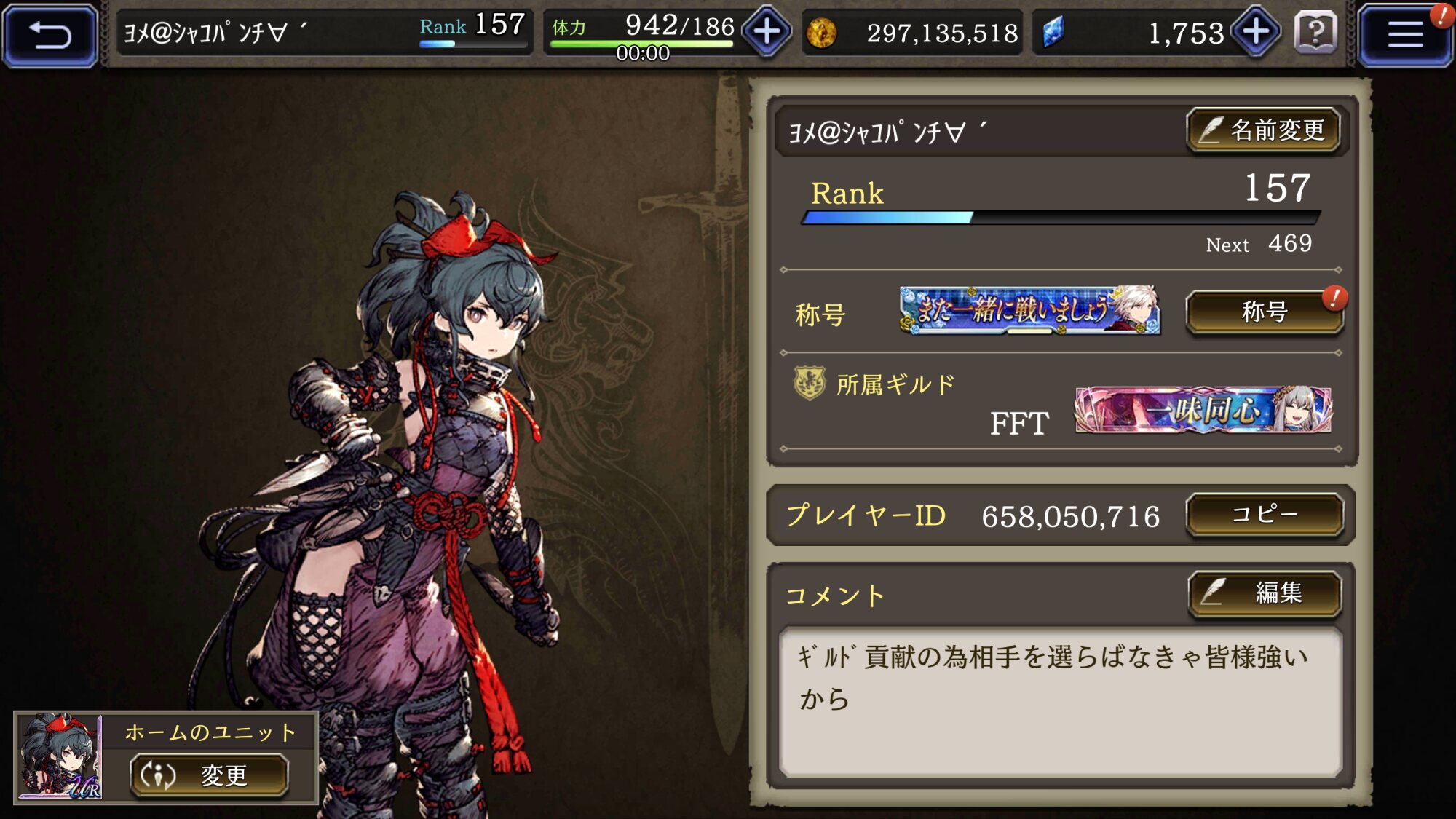
Task: Select the home unit portrait thumbnail
Action: (x=60, y=757)
